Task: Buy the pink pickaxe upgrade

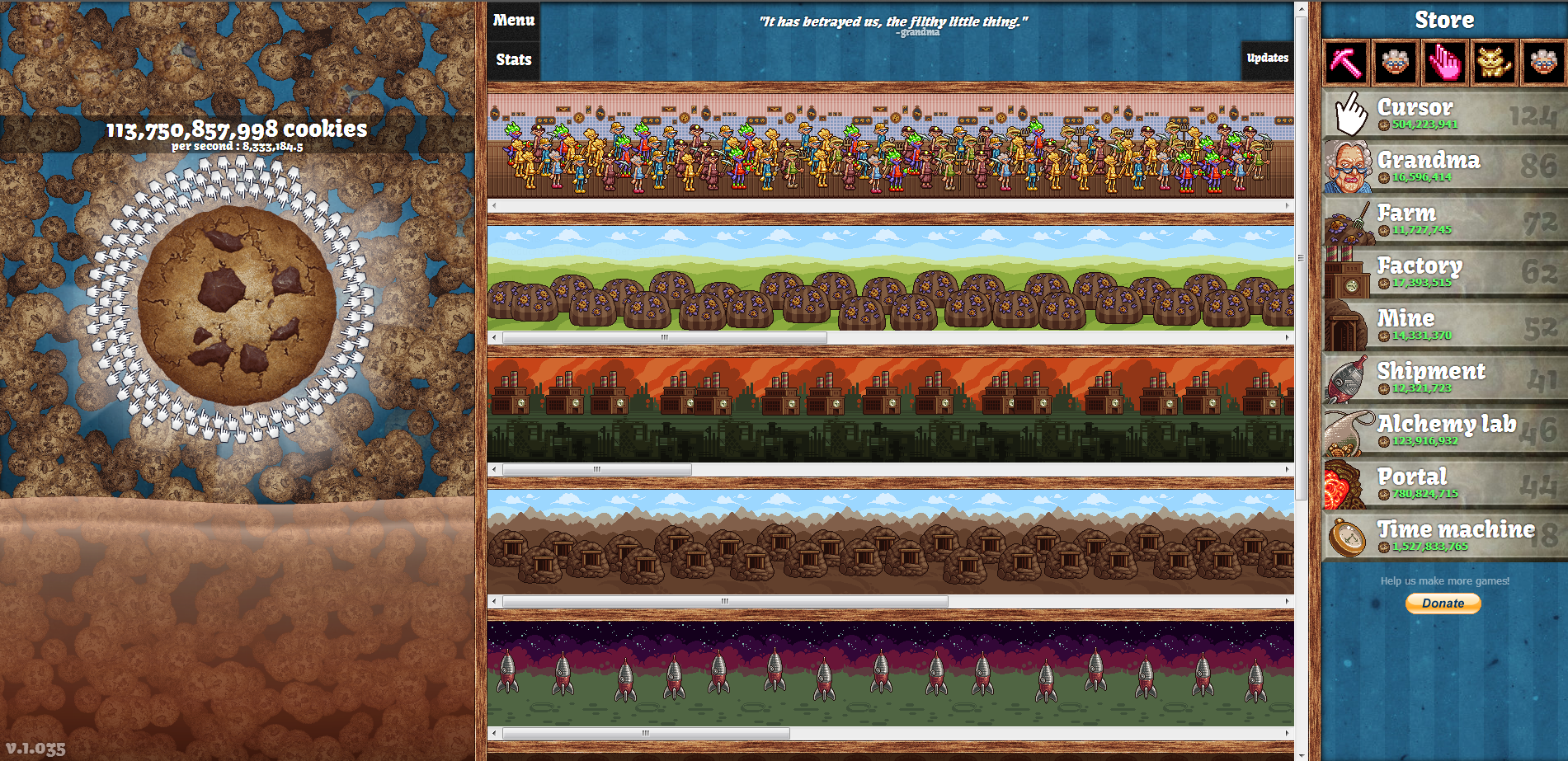Action: coord(1346,63)
